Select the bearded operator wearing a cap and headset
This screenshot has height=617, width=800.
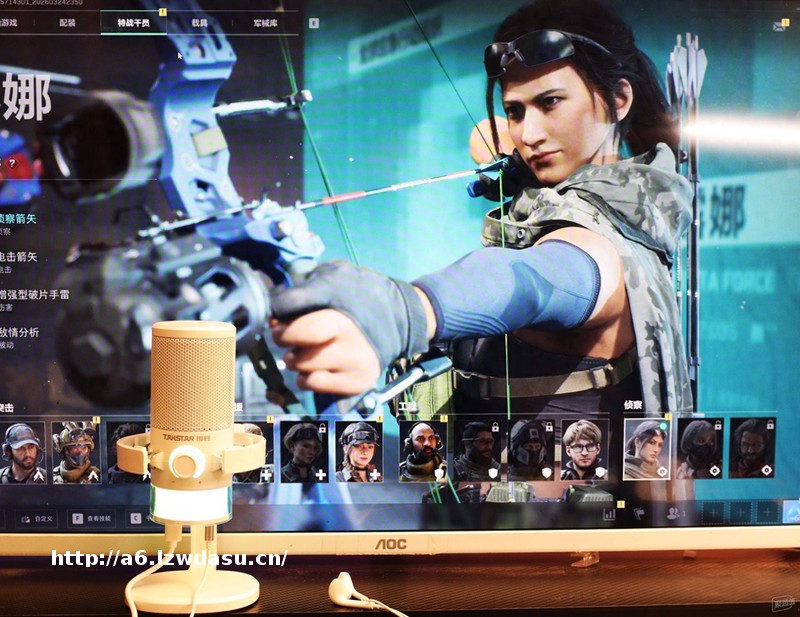coord(22,451)
